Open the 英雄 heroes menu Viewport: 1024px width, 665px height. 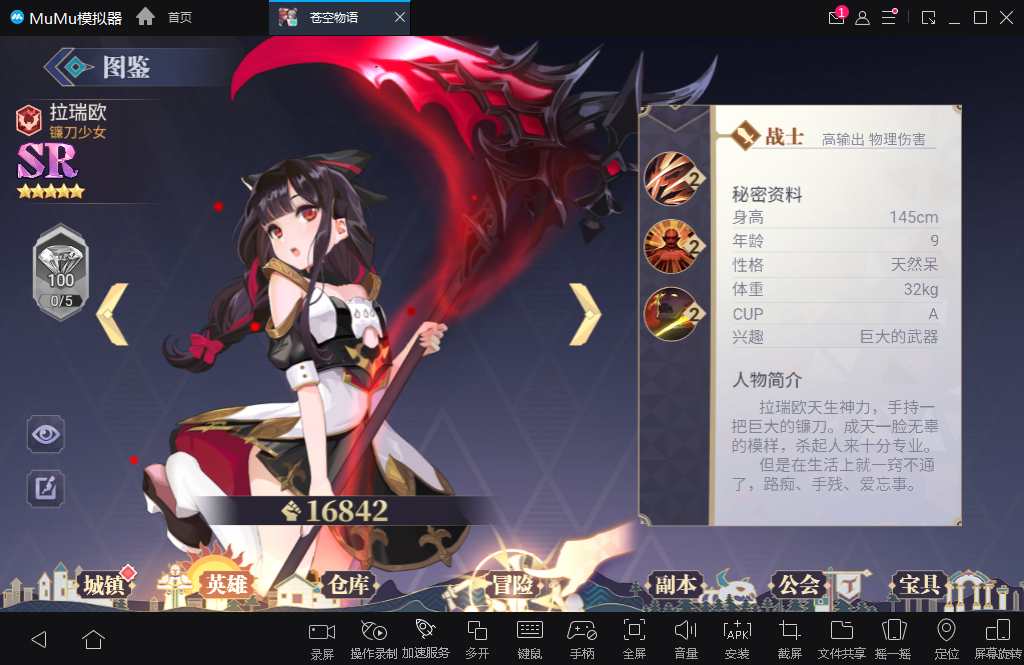224,585
